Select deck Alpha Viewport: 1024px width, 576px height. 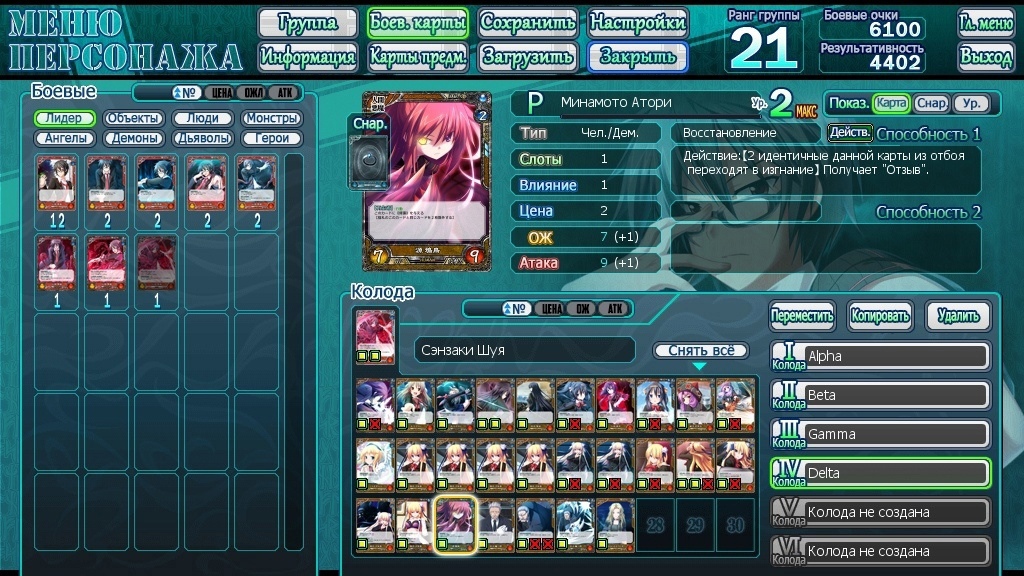point(896,356)
